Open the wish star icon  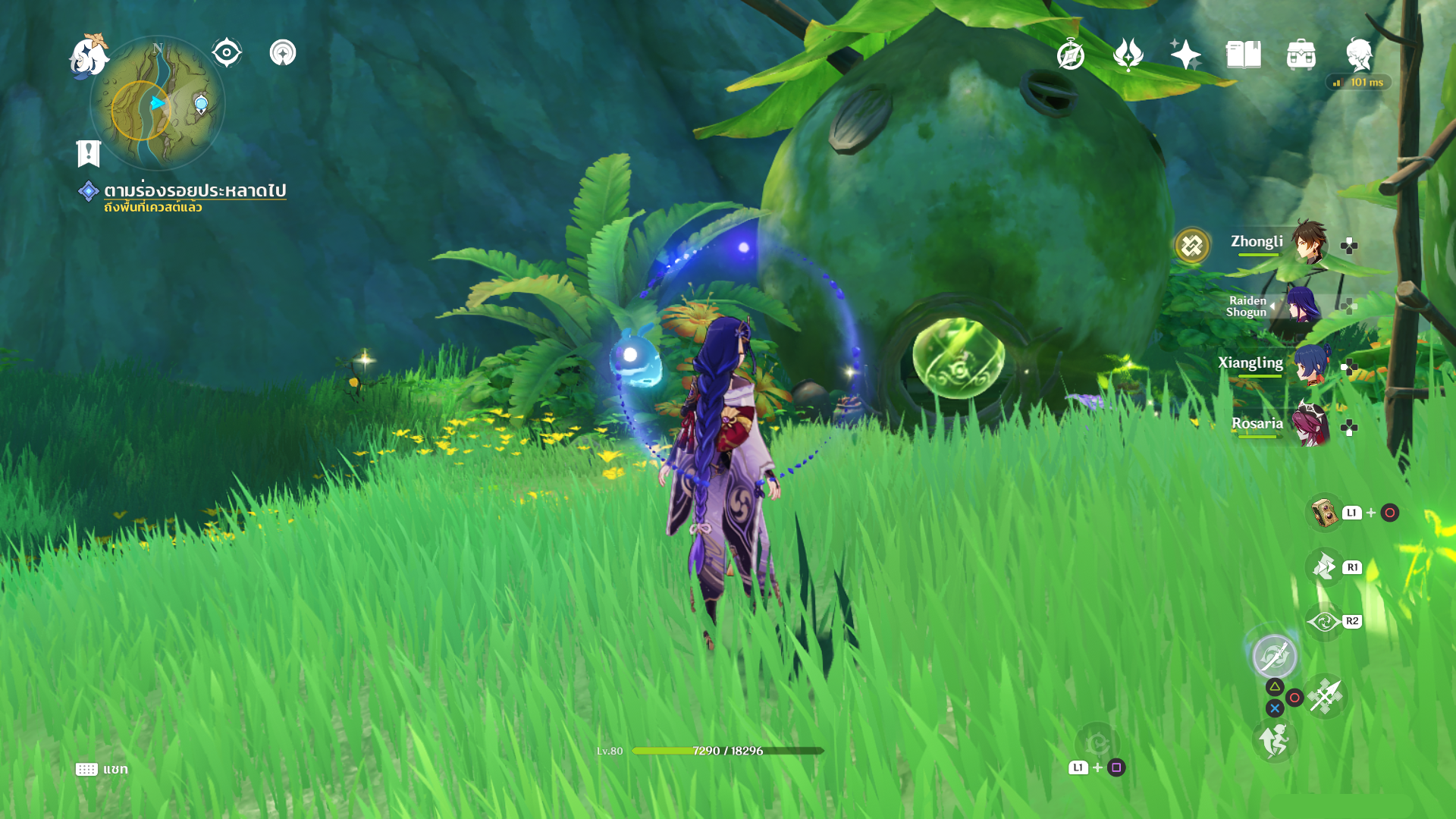click(1185, 55)
